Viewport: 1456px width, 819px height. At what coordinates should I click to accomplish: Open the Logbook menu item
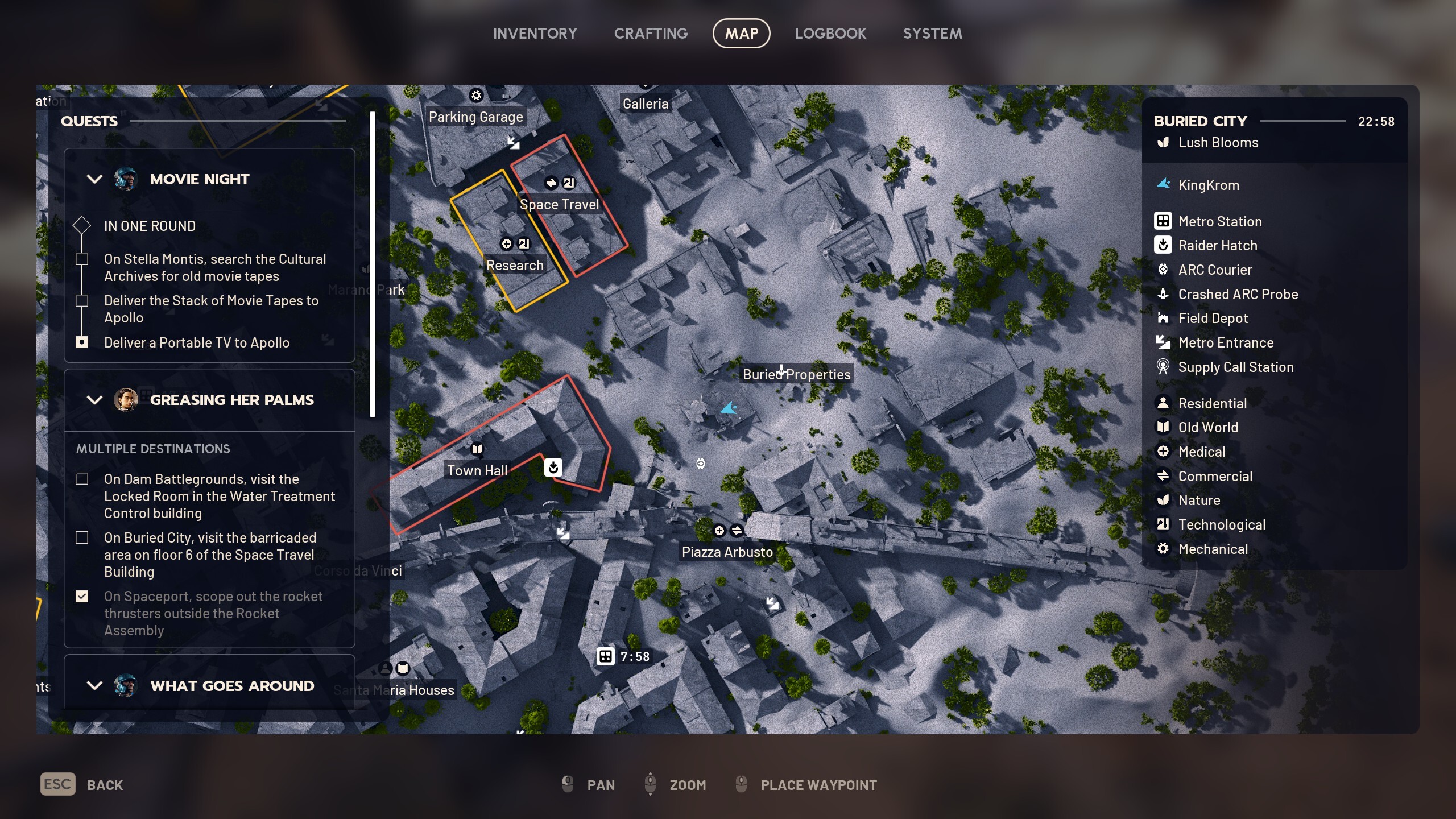coord(830,33)
